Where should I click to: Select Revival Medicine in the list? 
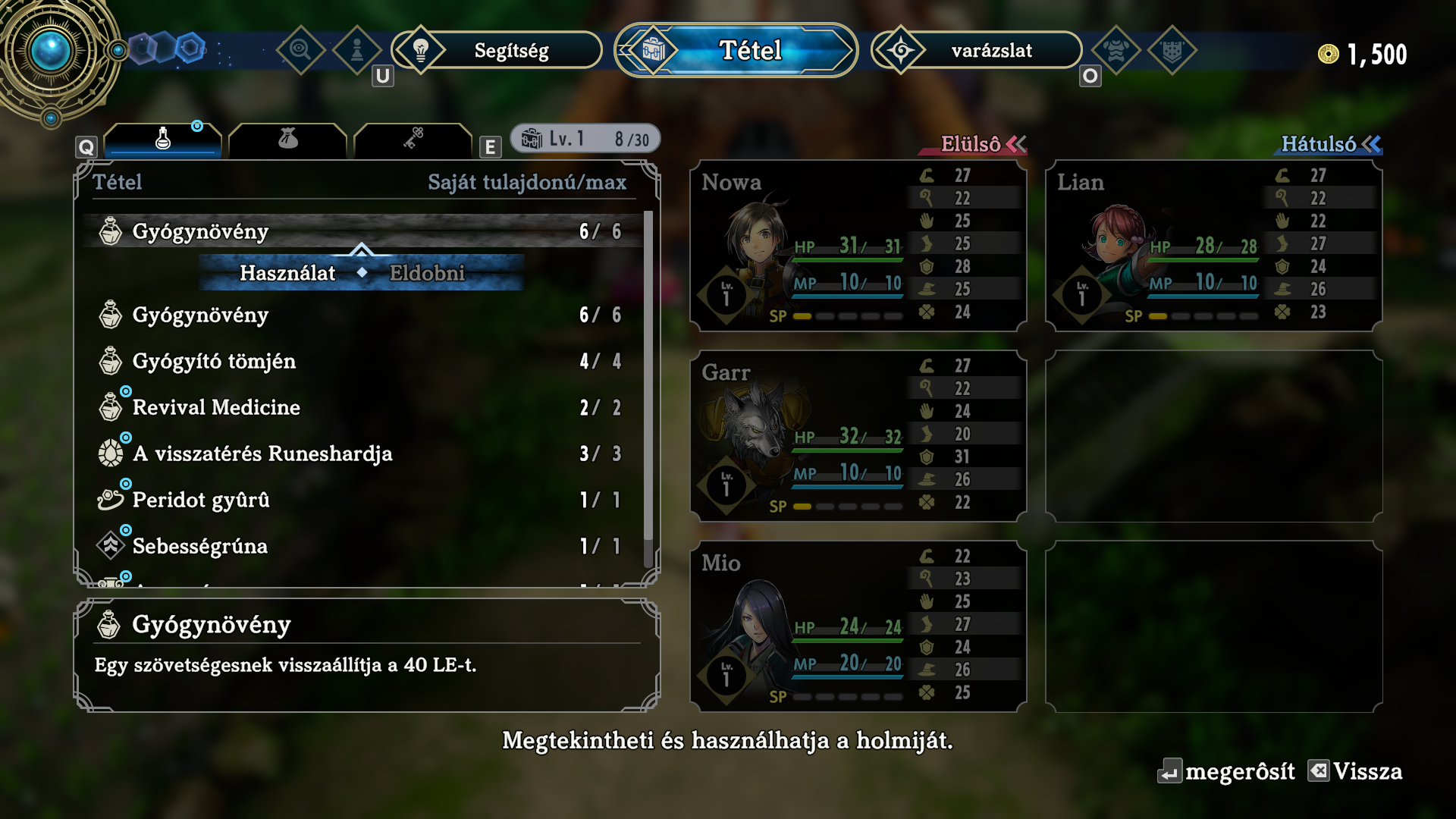[360, 408]
